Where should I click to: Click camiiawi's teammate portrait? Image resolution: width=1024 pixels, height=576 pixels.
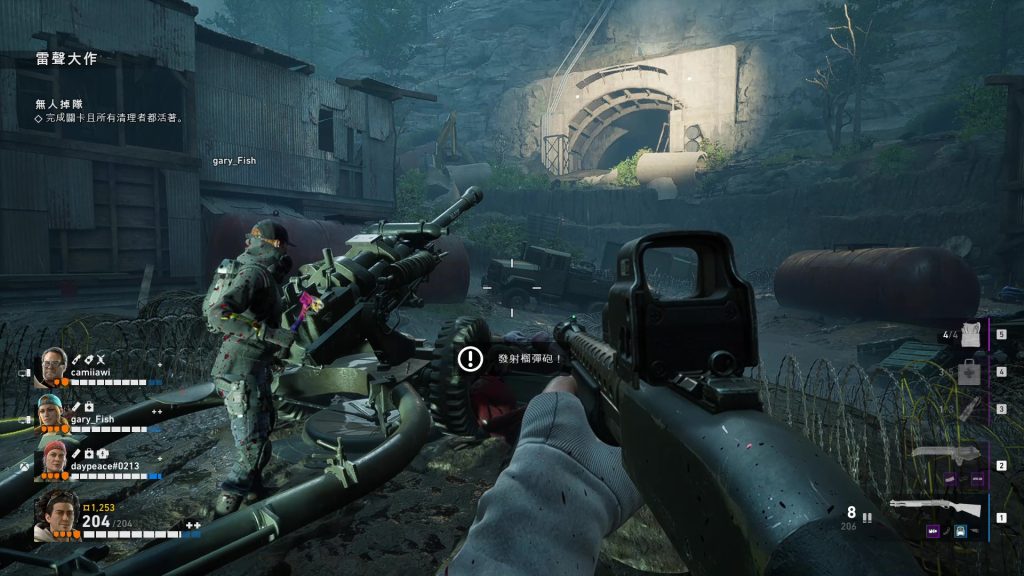[x=51, y=369]
